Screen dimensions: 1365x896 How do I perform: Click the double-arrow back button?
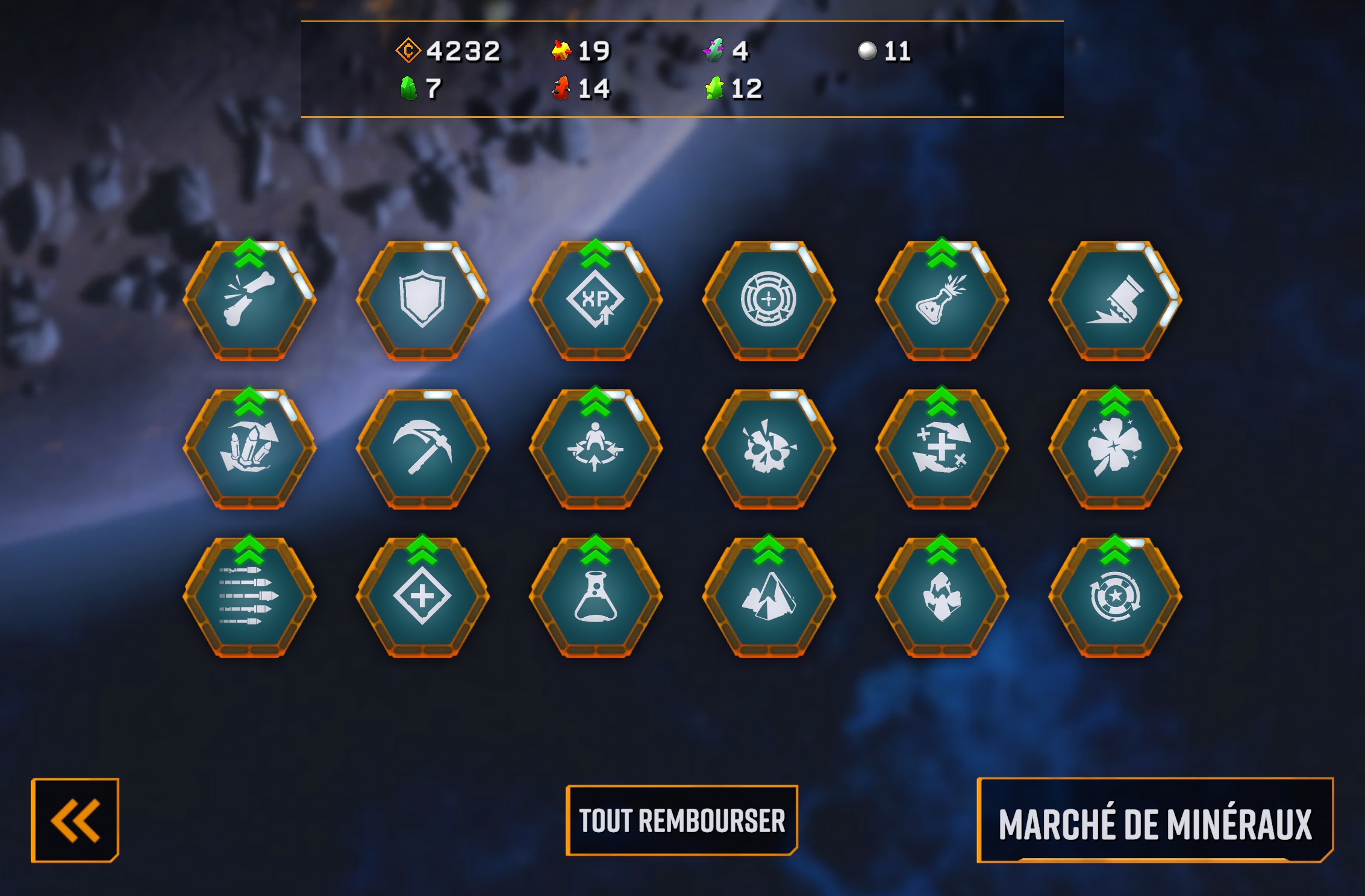(x=75, y=820)
